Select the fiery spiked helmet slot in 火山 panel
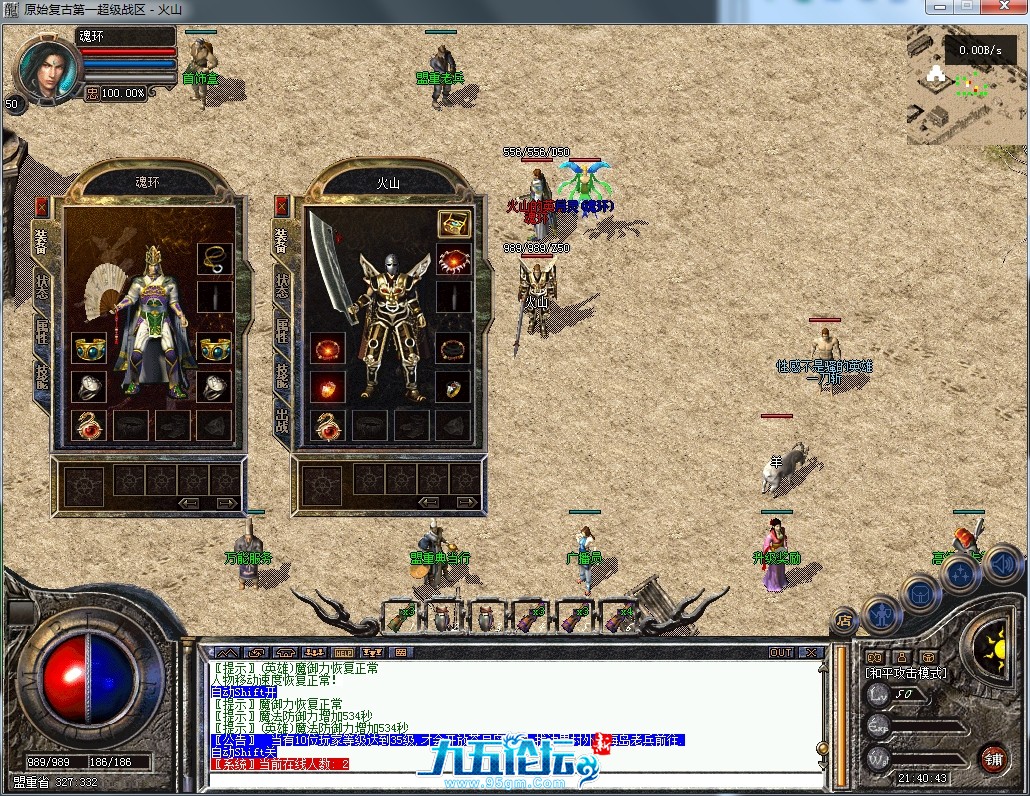1030x796 pixels. click(x=454, y=260)
